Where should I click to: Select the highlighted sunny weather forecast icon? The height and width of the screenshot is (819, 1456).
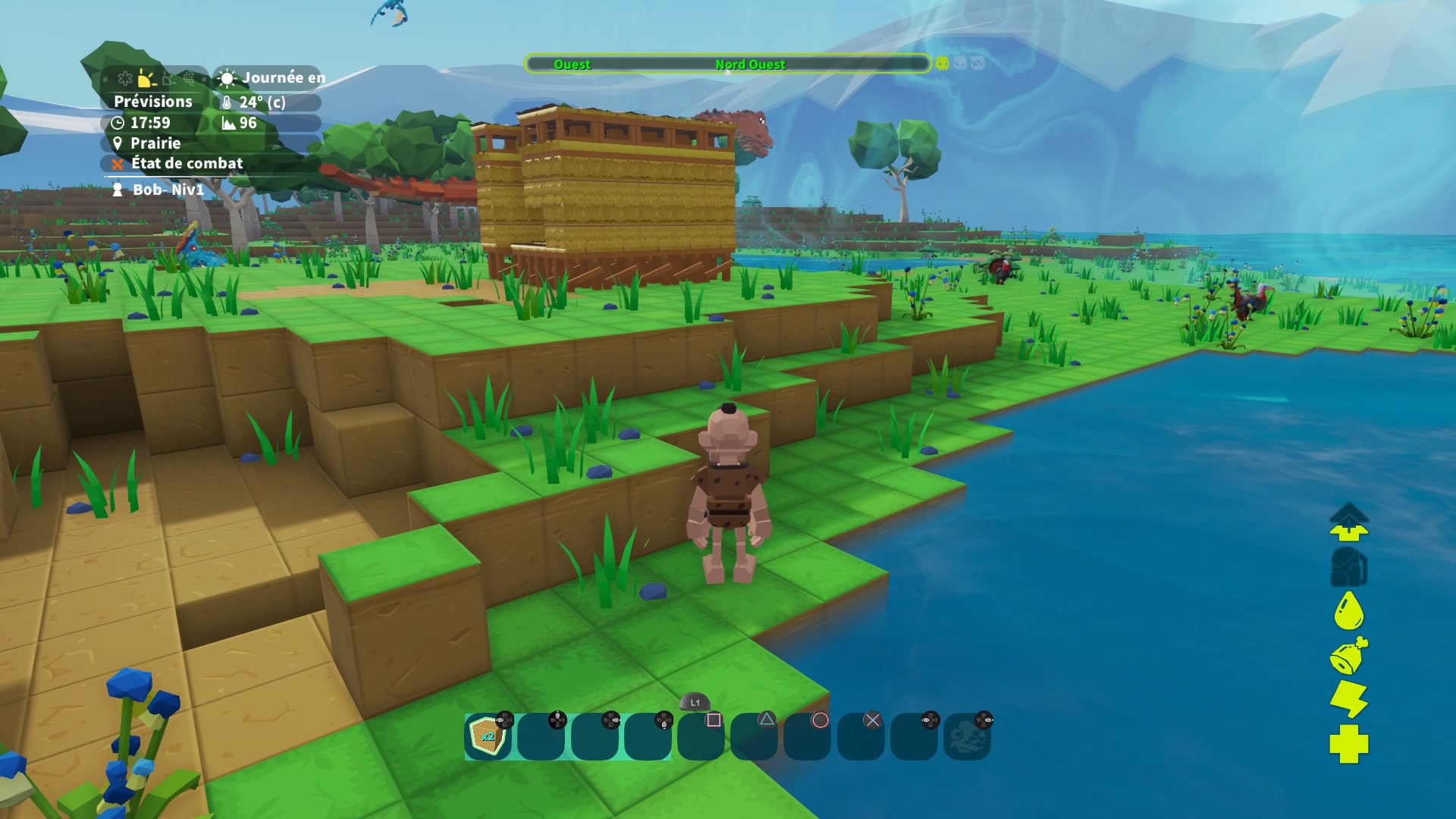click(x=147, y=78)
